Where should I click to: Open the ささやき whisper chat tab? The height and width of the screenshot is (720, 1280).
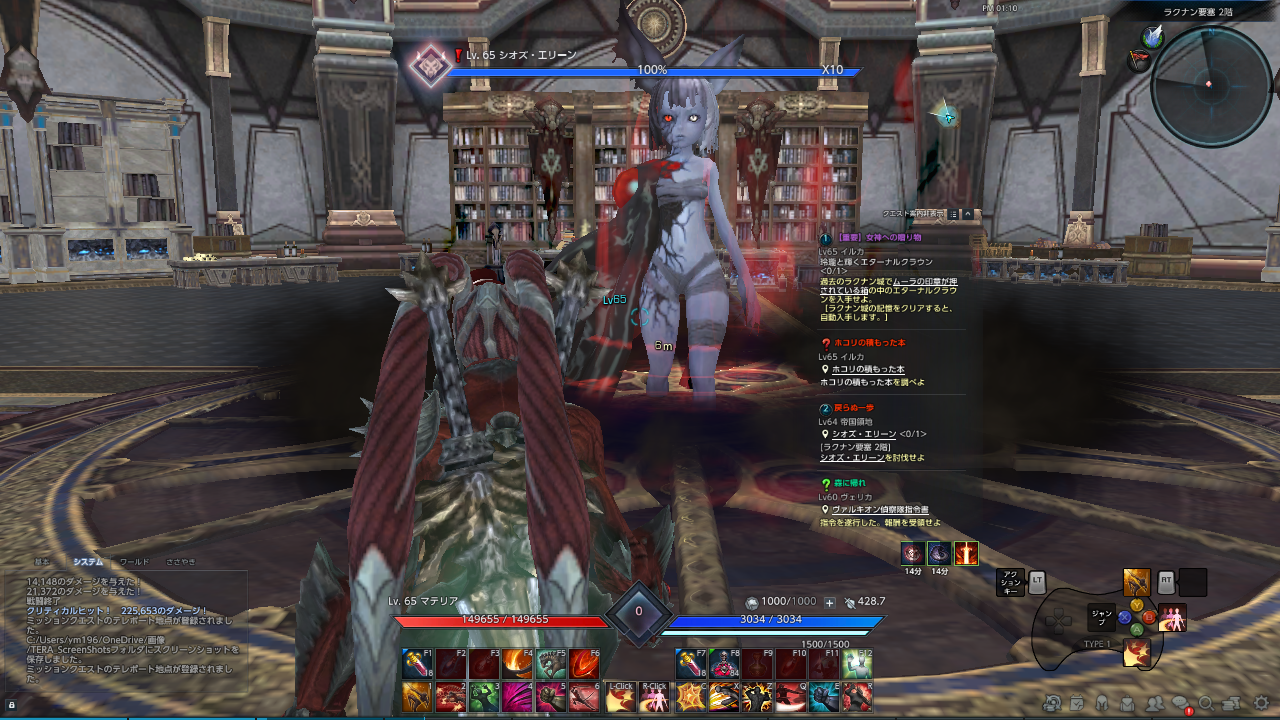click(181, 562)
